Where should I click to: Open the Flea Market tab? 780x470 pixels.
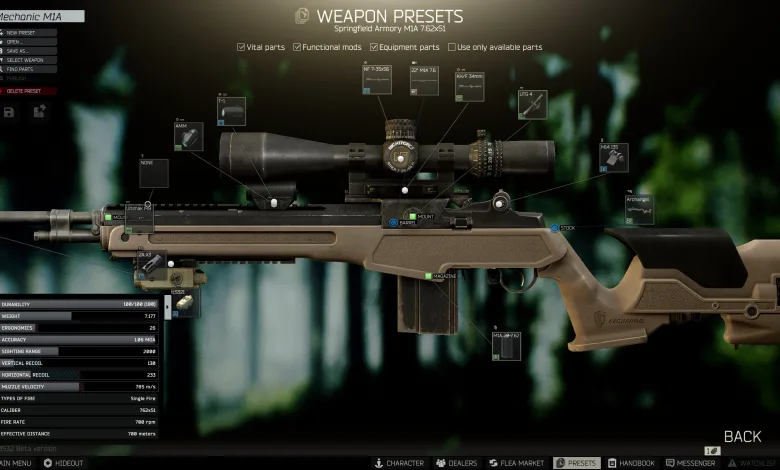point(516,463)
